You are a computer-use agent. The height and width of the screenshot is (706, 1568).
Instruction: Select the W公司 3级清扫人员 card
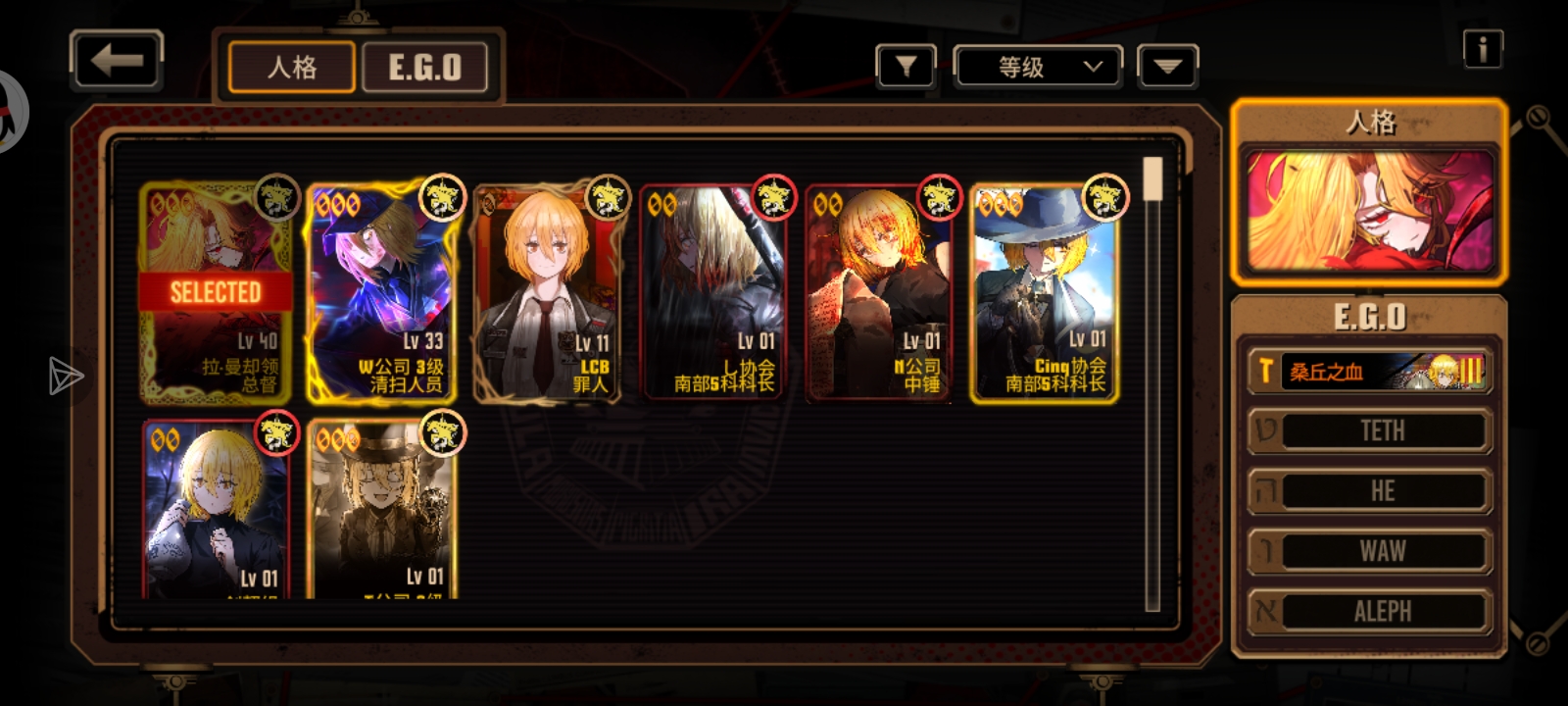coord(381,292)
